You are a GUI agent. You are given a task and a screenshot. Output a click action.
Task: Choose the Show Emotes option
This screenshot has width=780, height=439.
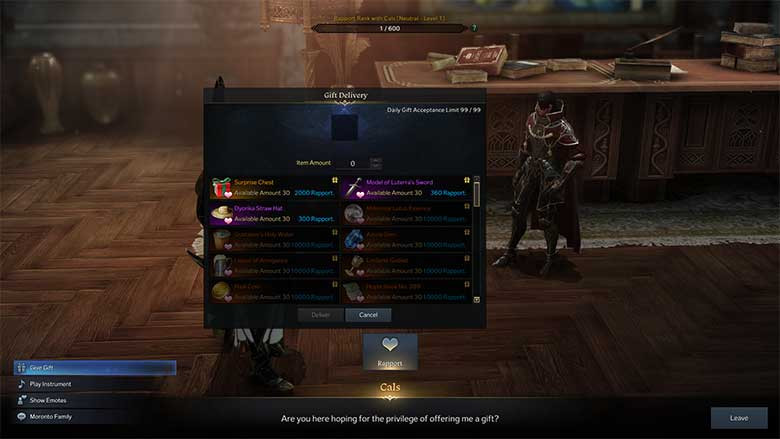point(95,400)
